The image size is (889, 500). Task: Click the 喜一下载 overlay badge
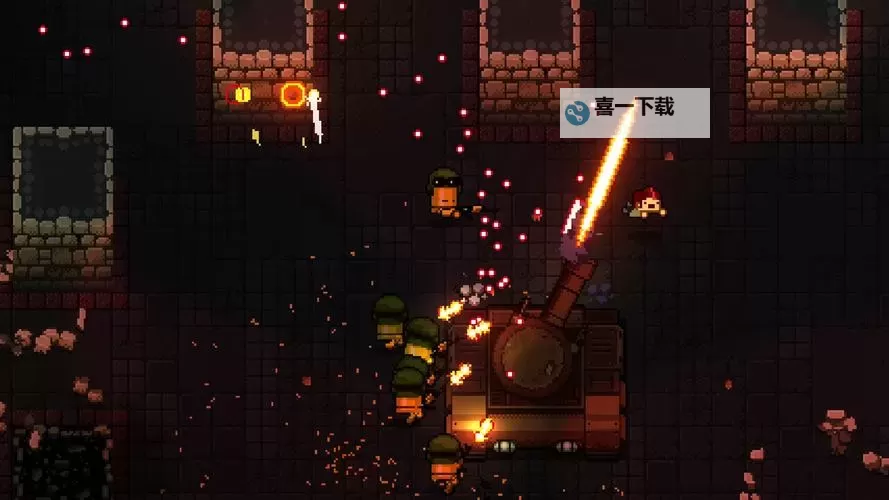[634, 112]
